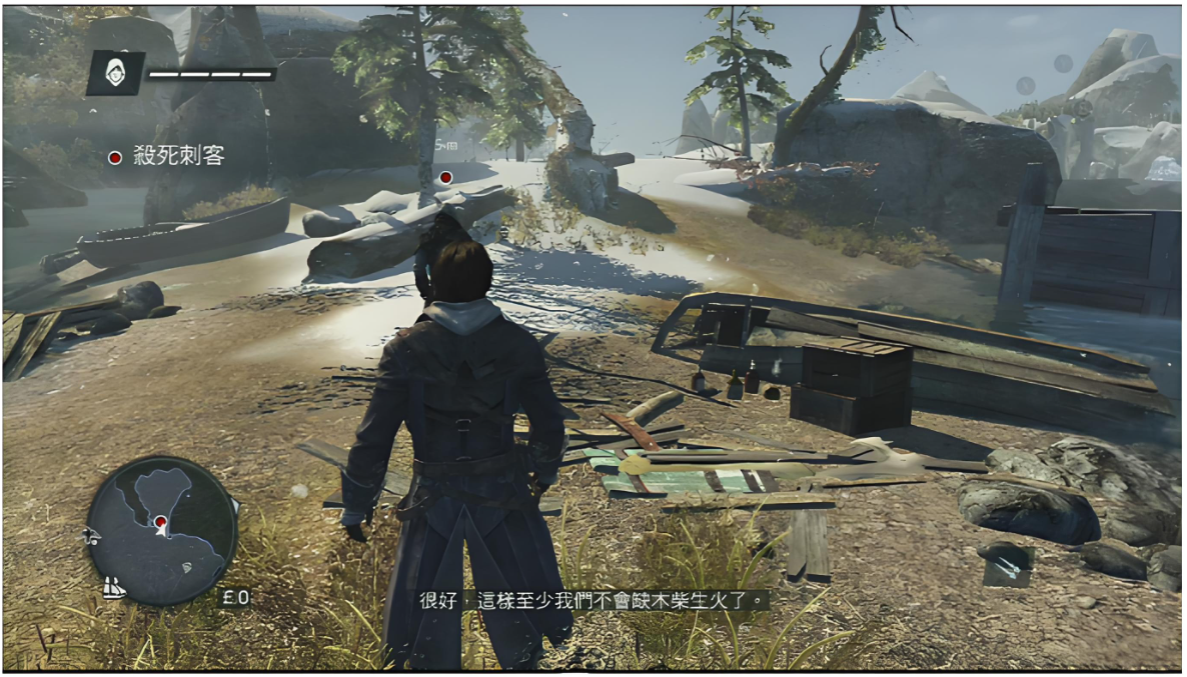
Task: Select the ship icon beside the minimap
Action: (115, 588)
